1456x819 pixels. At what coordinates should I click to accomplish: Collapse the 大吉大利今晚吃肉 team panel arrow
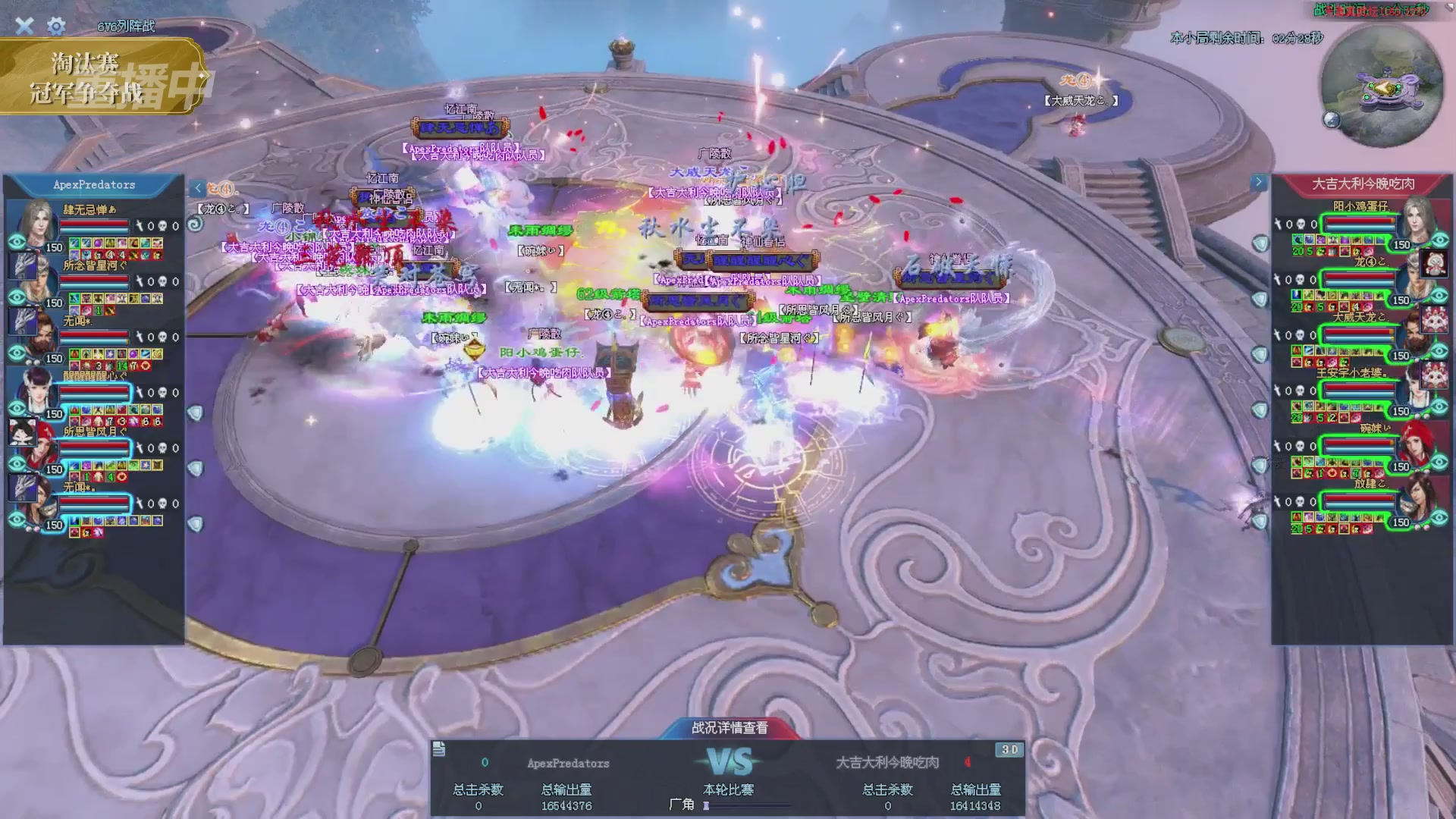[1259, 182]
